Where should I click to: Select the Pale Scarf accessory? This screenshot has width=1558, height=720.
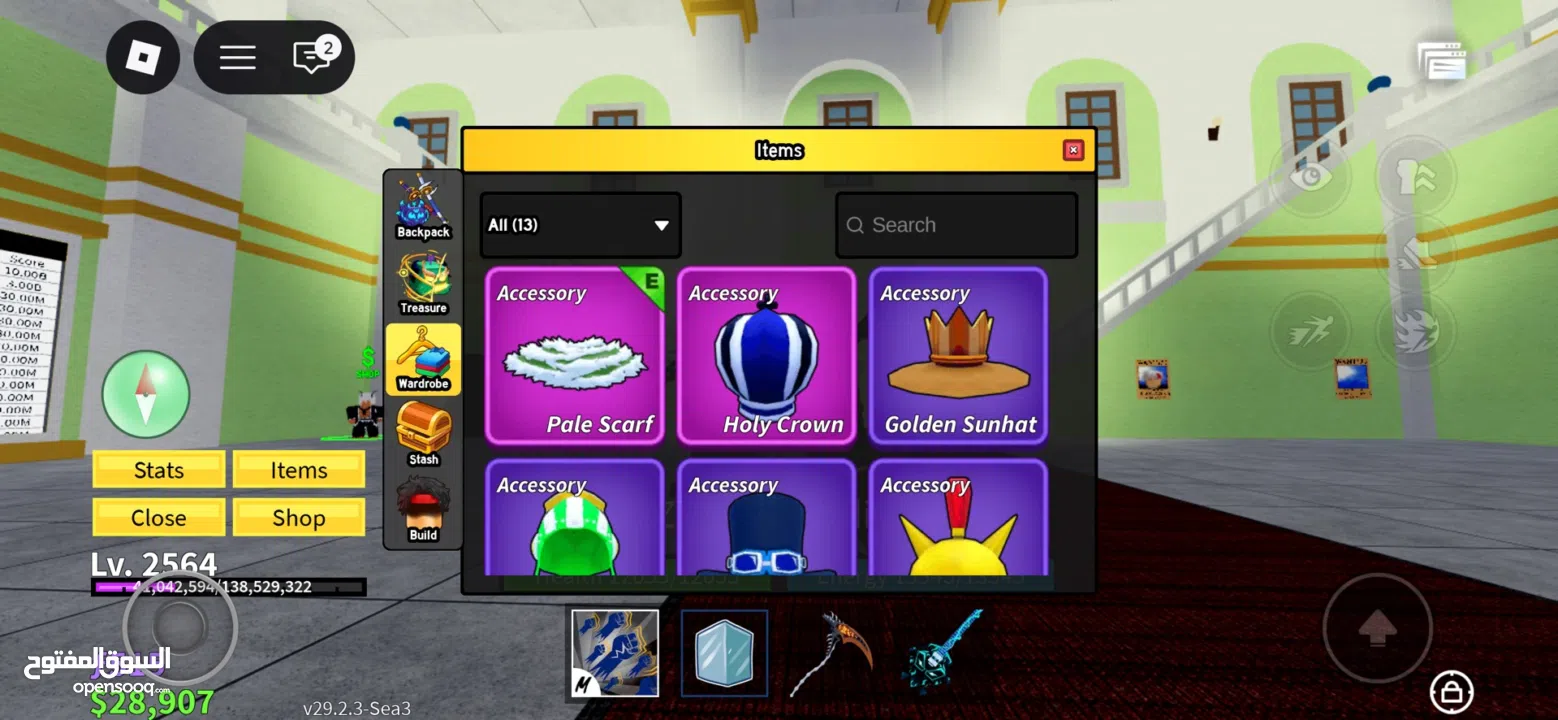(x=574, y=356)
